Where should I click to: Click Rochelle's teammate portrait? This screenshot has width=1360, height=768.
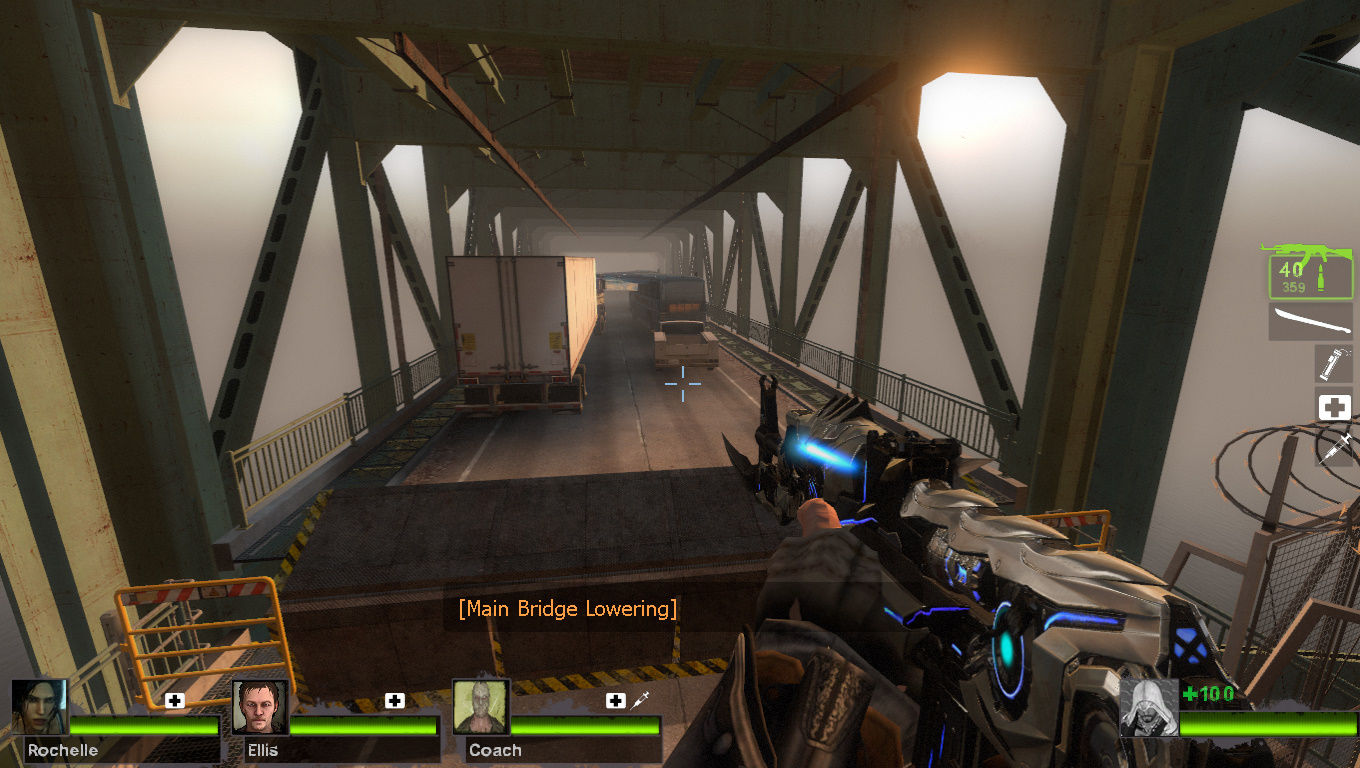click(x=40, y=708)
